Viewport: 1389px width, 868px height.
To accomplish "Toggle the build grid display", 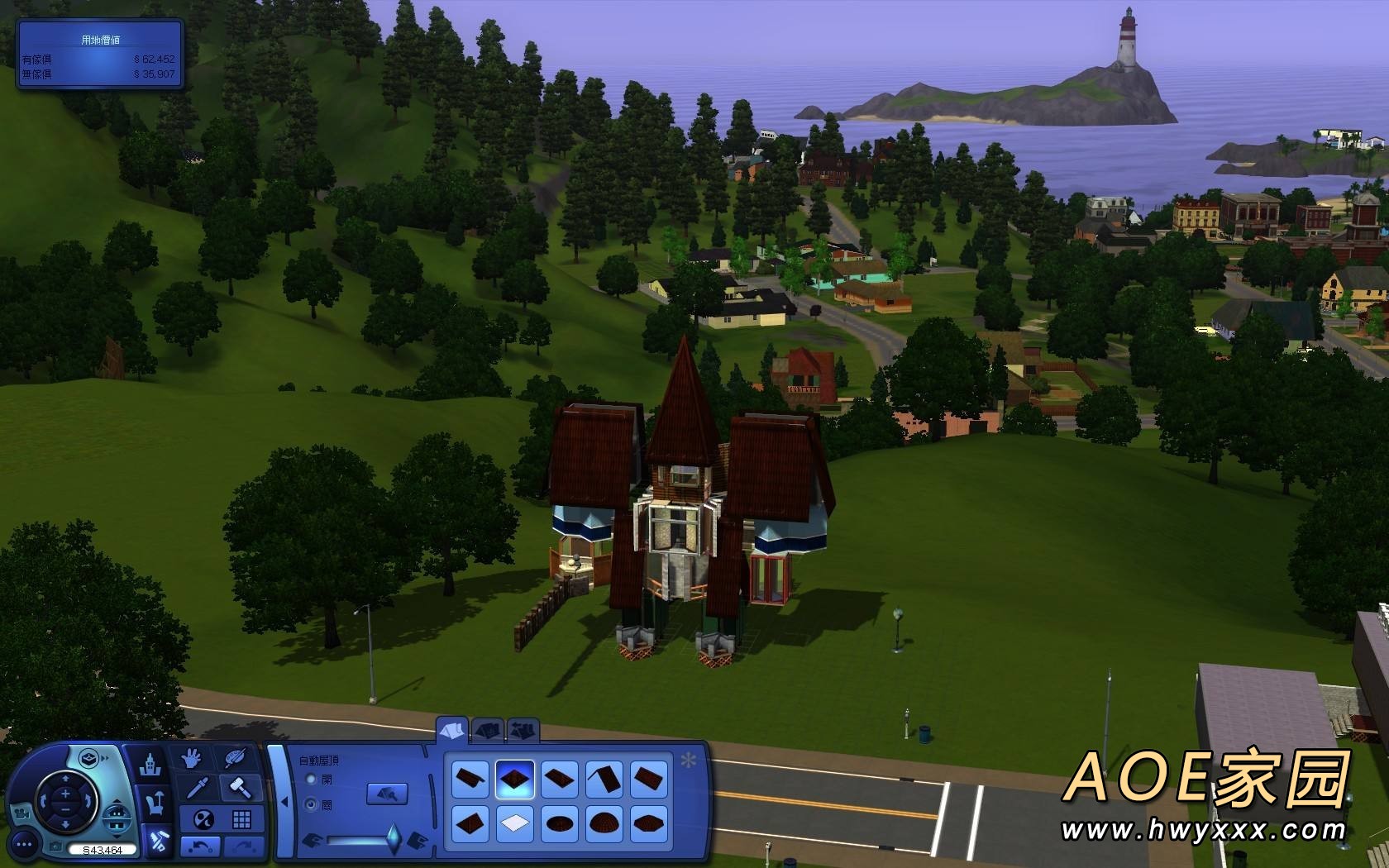I will pyautogui.click(x=241, y=819).
